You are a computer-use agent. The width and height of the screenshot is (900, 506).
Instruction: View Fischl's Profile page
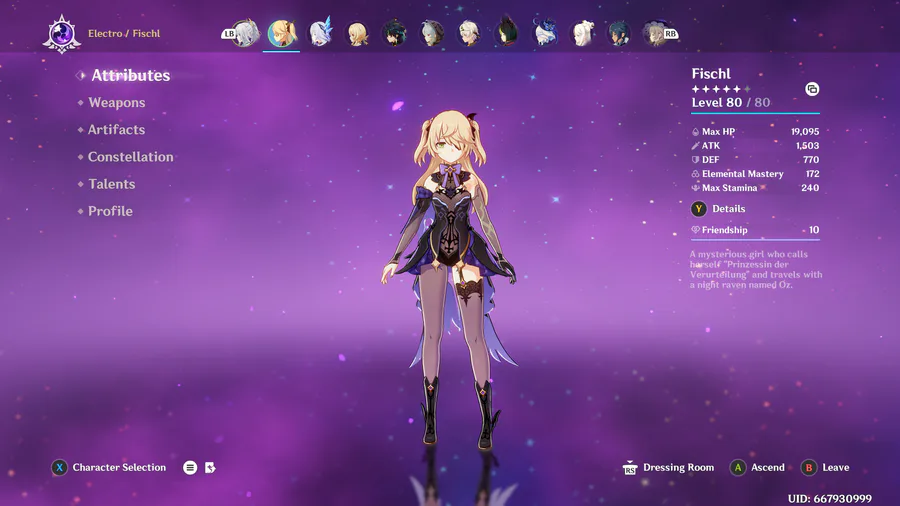click(x=110, y=211)
